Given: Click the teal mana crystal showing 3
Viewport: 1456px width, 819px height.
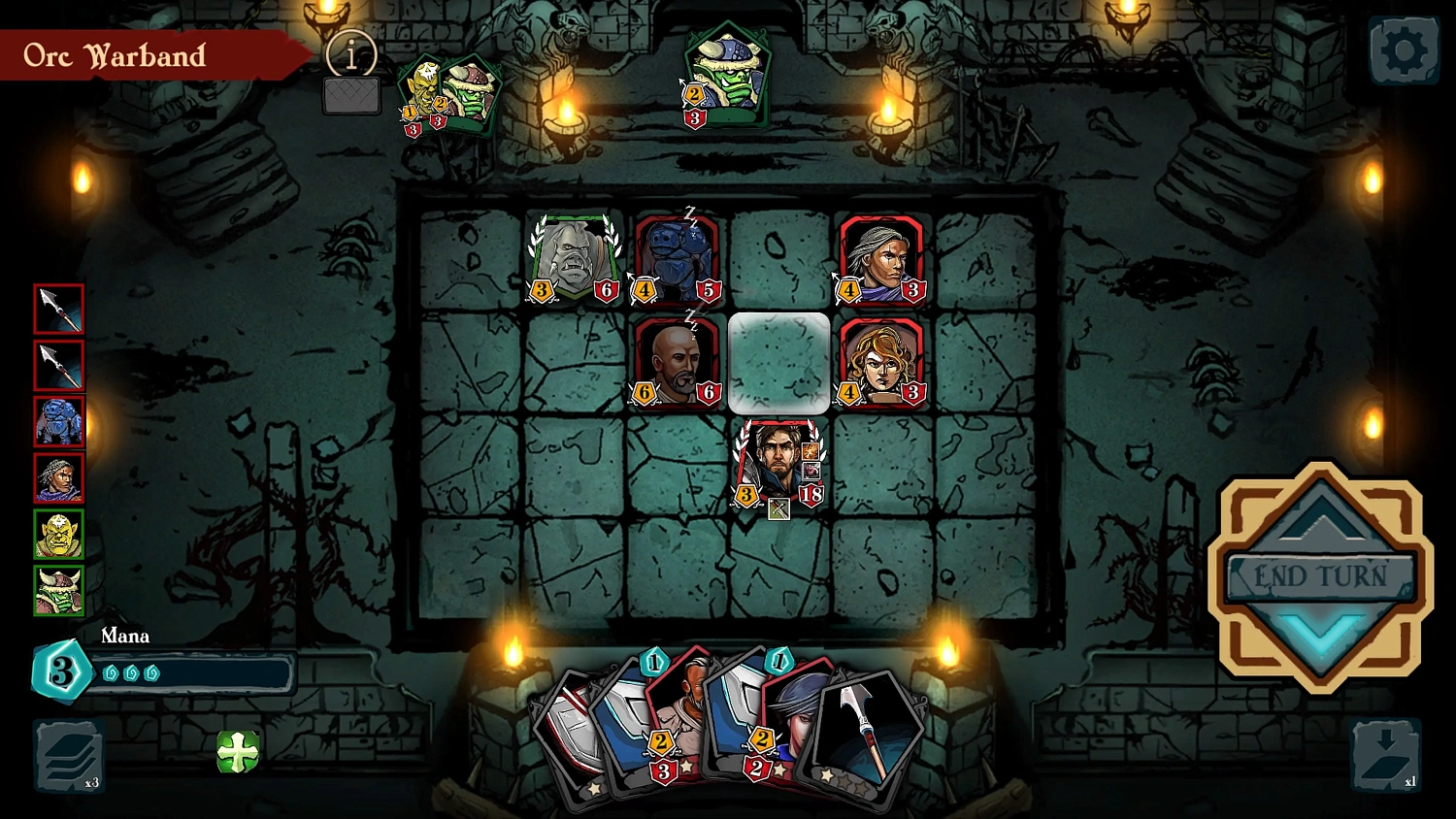Looking at the screenshot, I should tap(61, 670).
